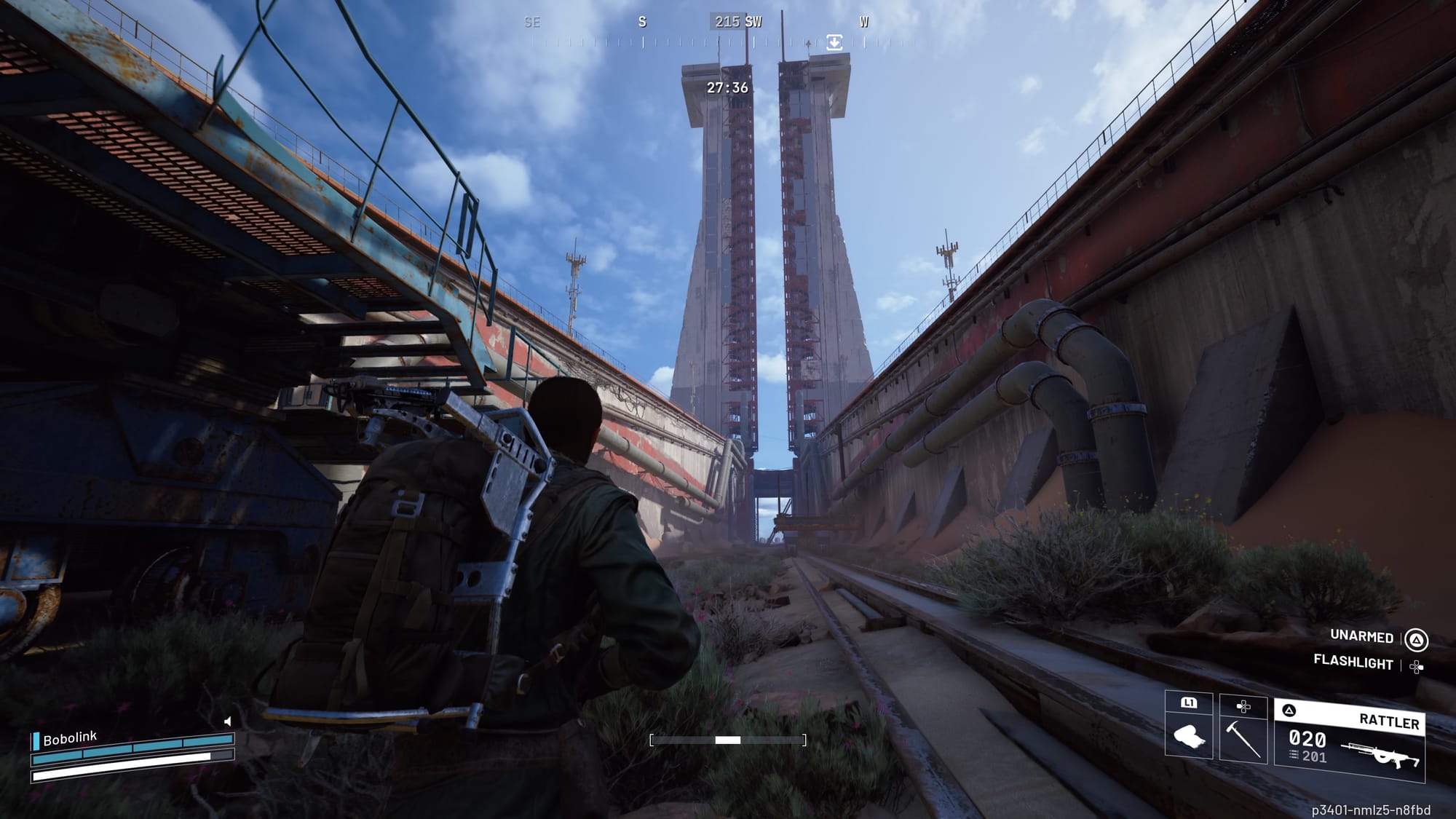Image resolution: width=1456 pixels, height=819 pixels.
Task: Select the bandage item slot
Action: click(1188, 737)
